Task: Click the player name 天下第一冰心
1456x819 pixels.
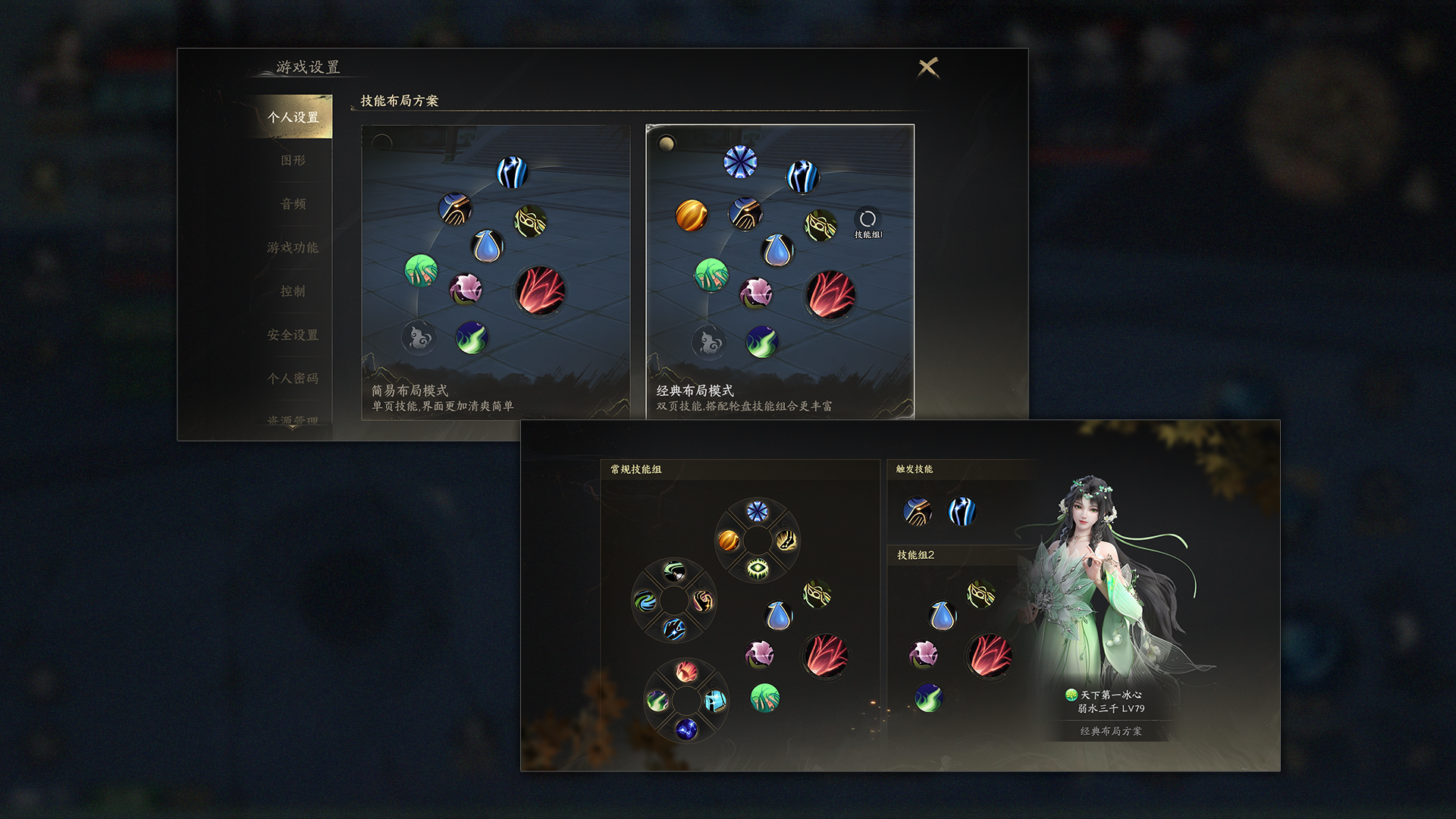Action: pos(1112,695)
